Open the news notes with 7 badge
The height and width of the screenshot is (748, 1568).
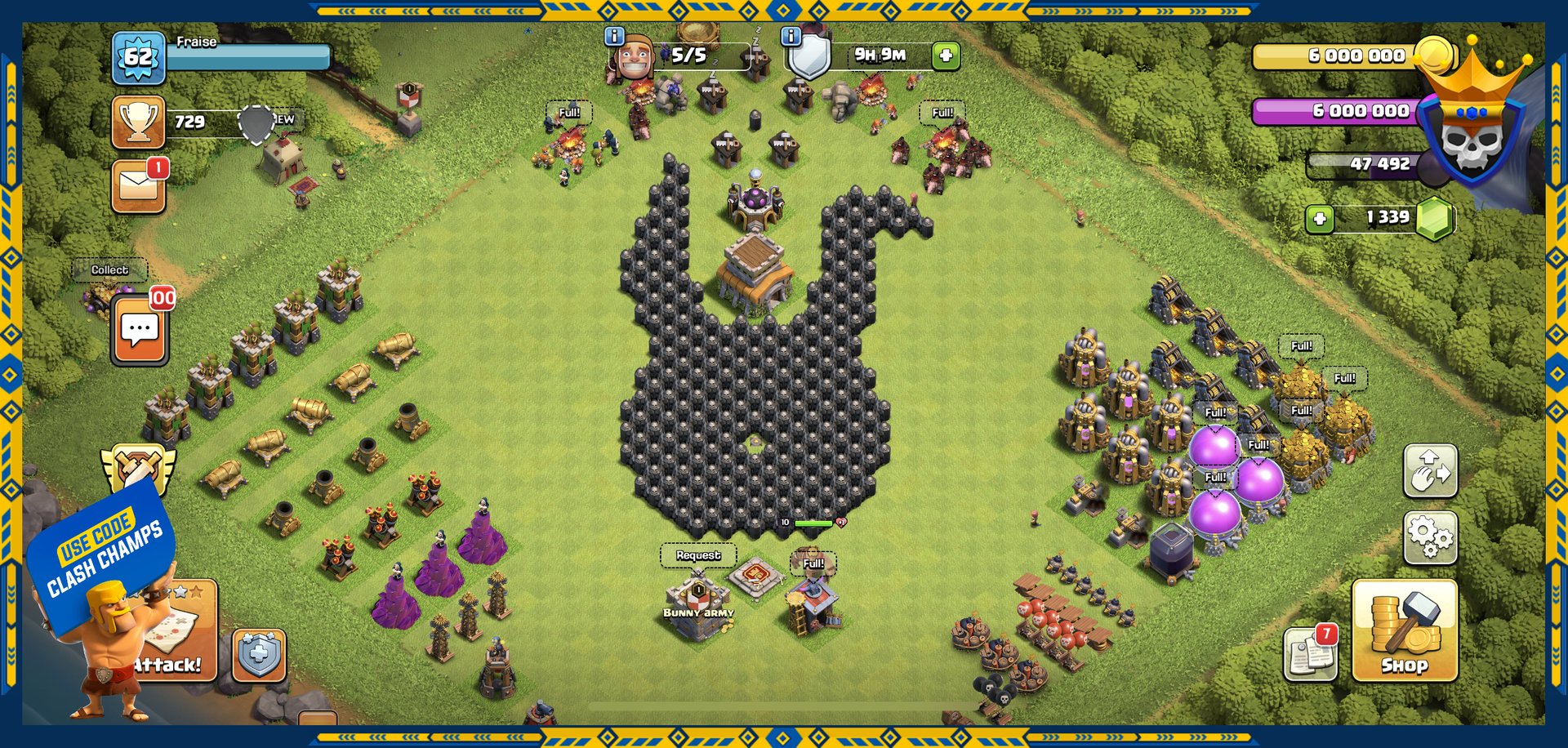(x=1310, y=653)
